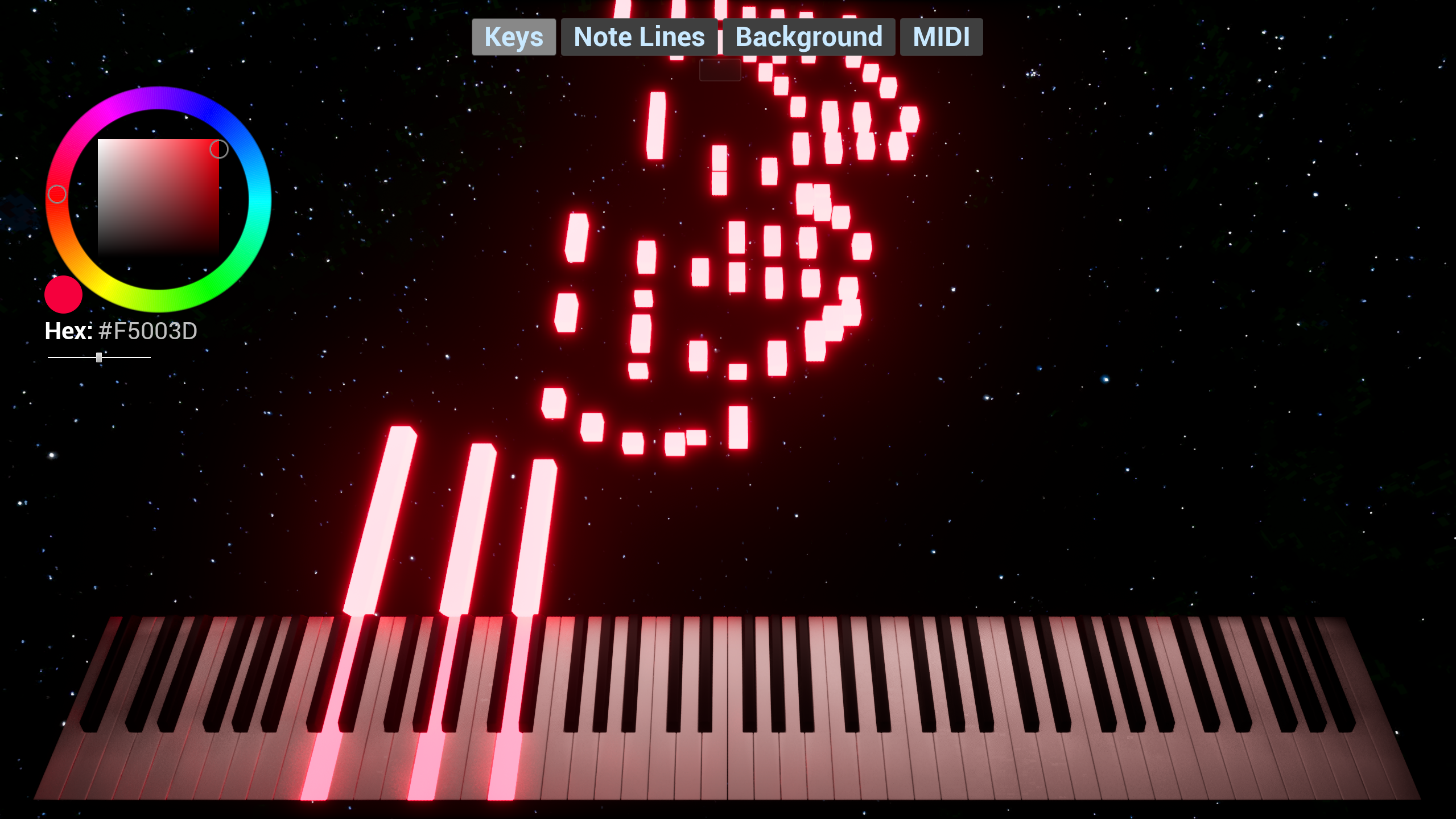Click the saturation selector circle in the square
This screenshot has width=1456, height=819.
point(218,149)
